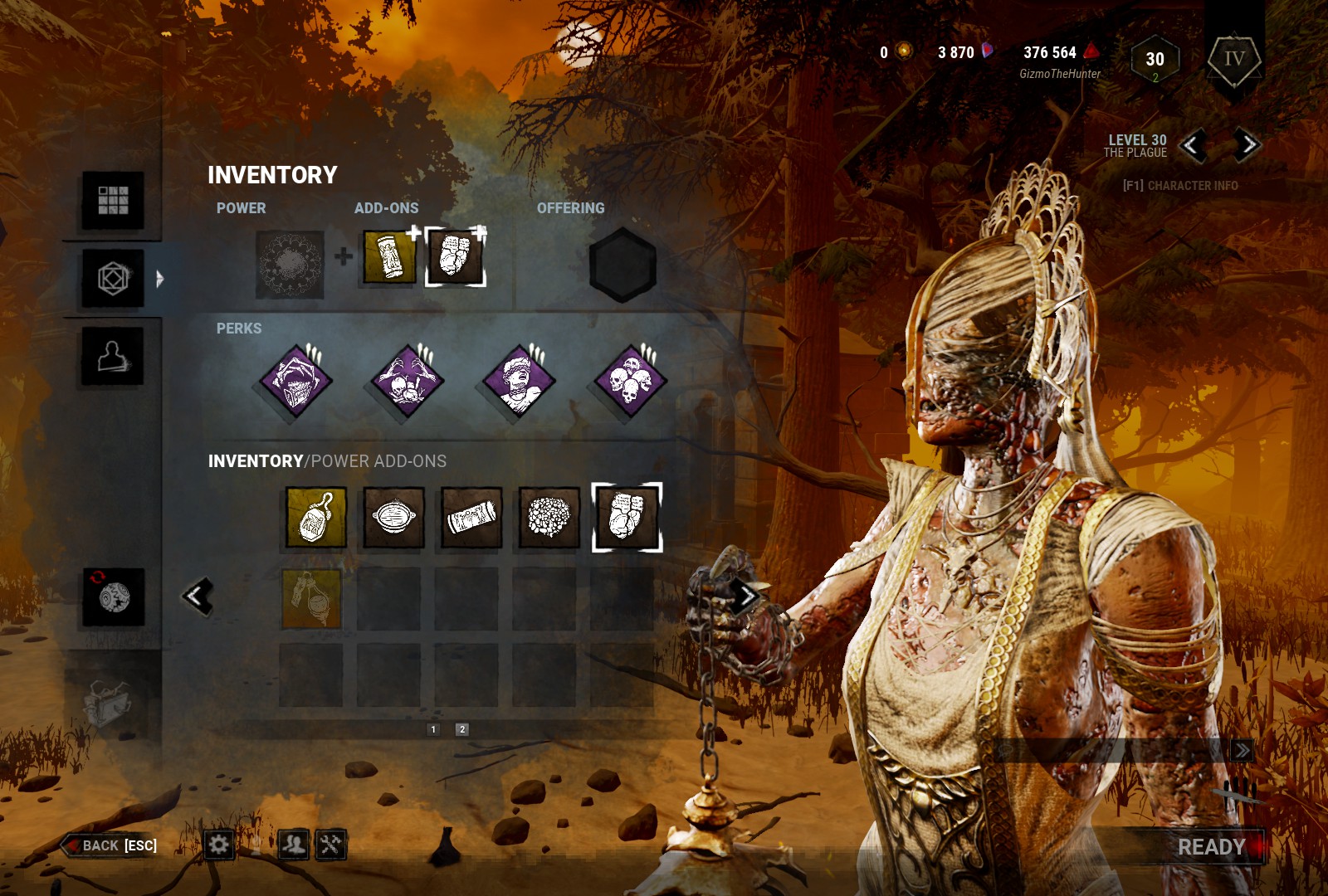Open the friends list icon
1328x896 pixels.
[x=293, y=845]
